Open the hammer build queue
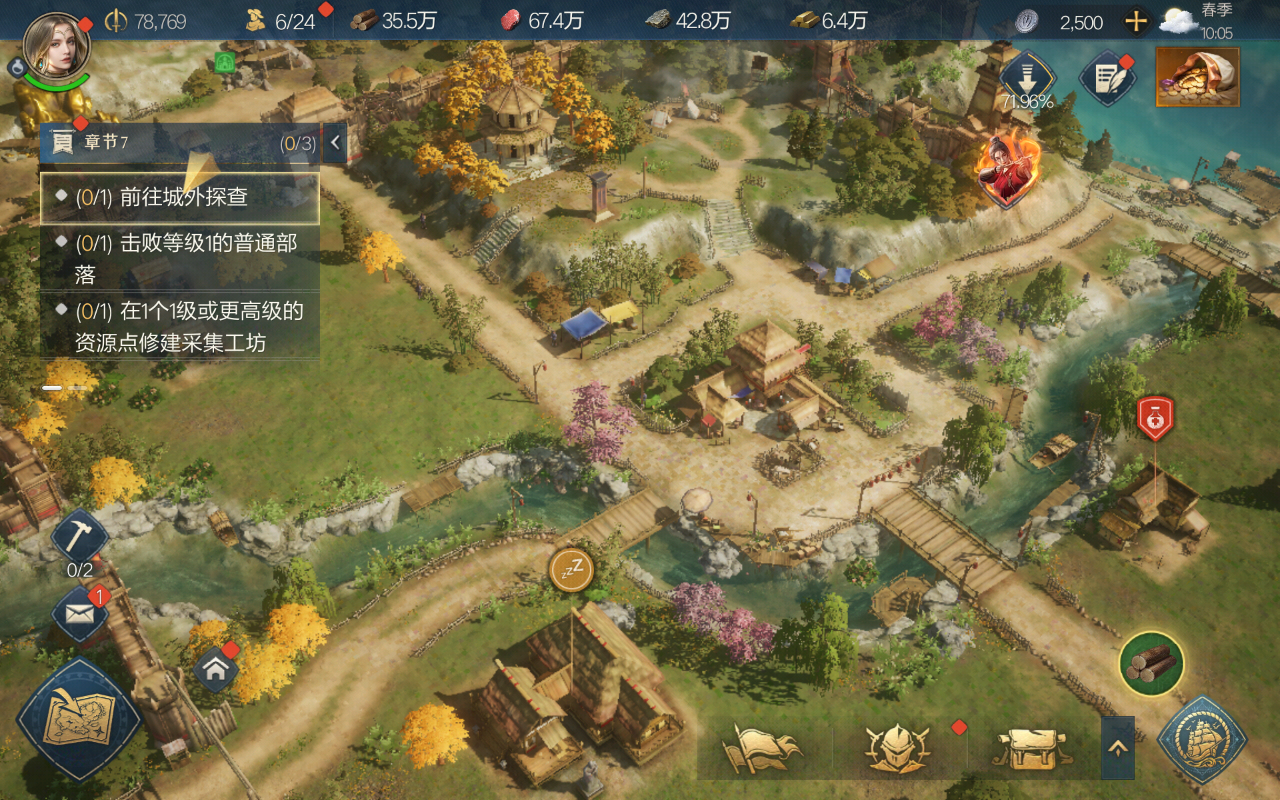 tap(79, 537)
